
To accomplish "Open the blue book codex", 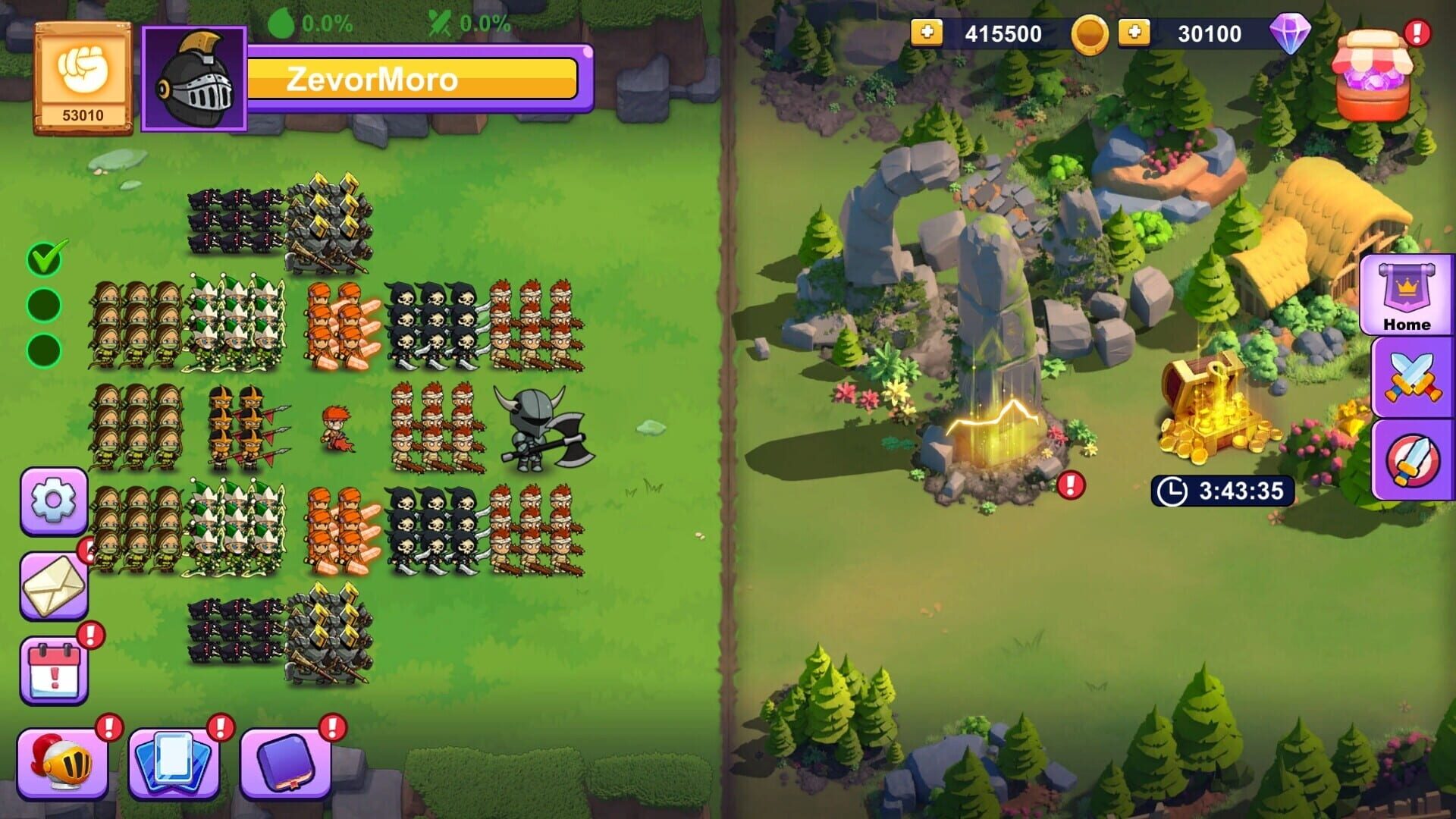I will 284,762.
